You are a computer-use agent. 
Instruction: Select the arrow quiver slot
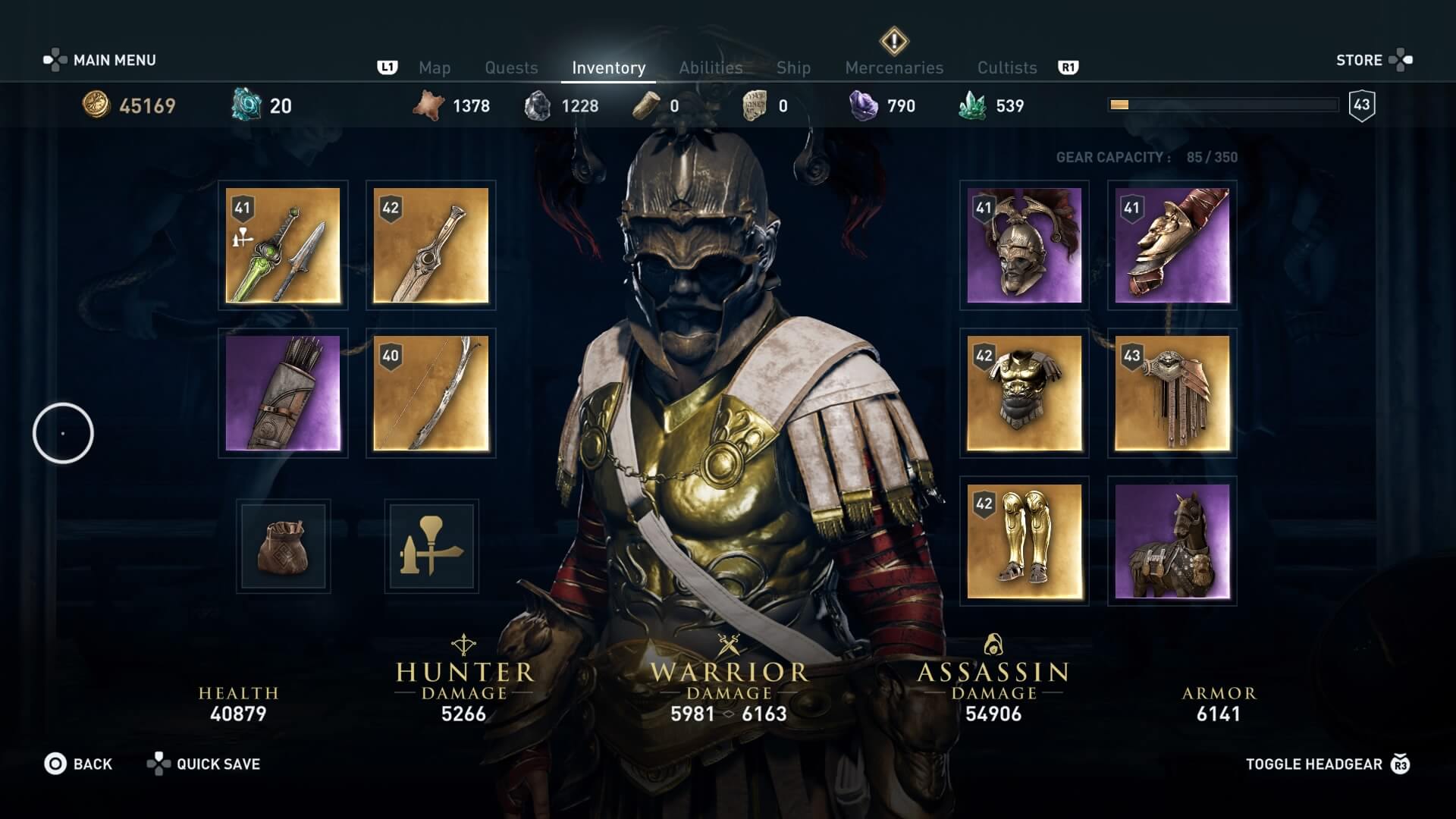tap(283, 393)
